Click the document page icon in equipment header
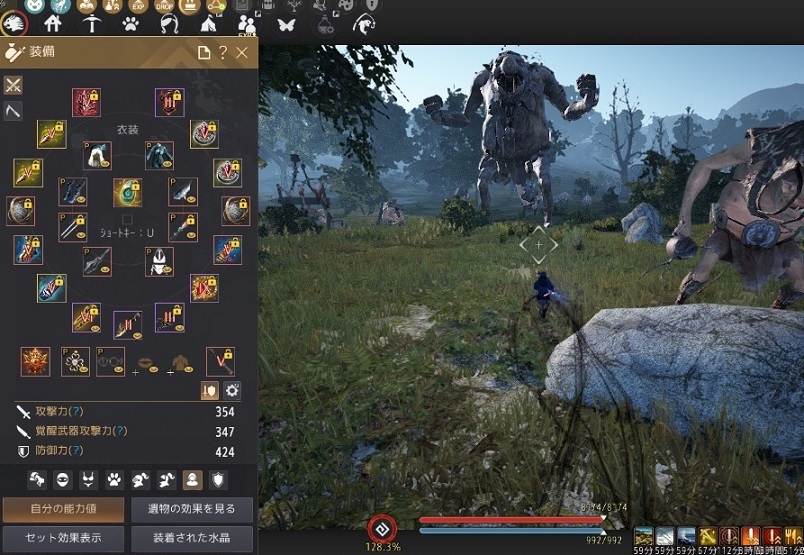Screen dimensions: 804x555 point(204,53)
